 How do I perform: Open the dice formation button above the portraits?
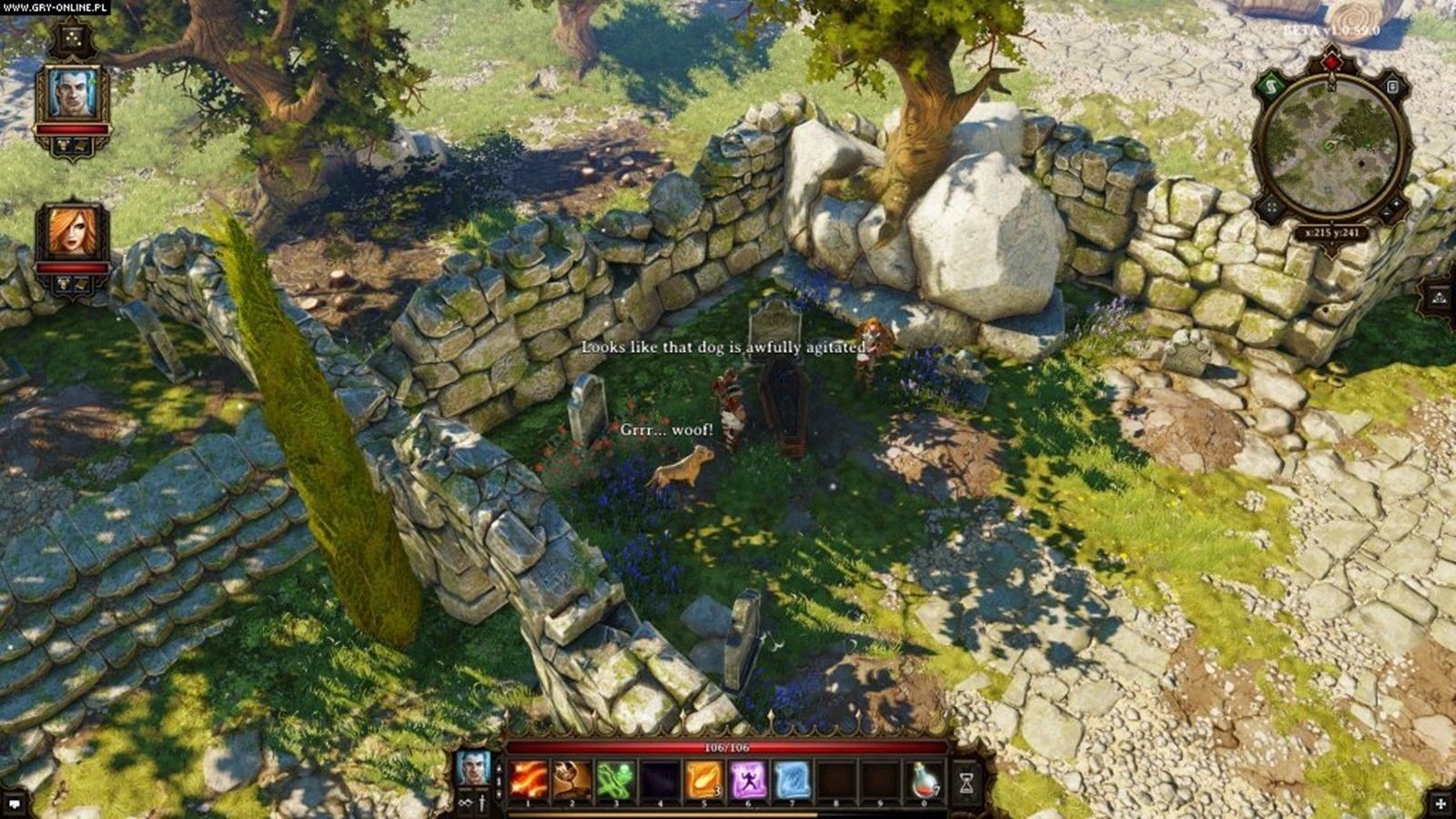pyautogui.click(x=71, y=38)
